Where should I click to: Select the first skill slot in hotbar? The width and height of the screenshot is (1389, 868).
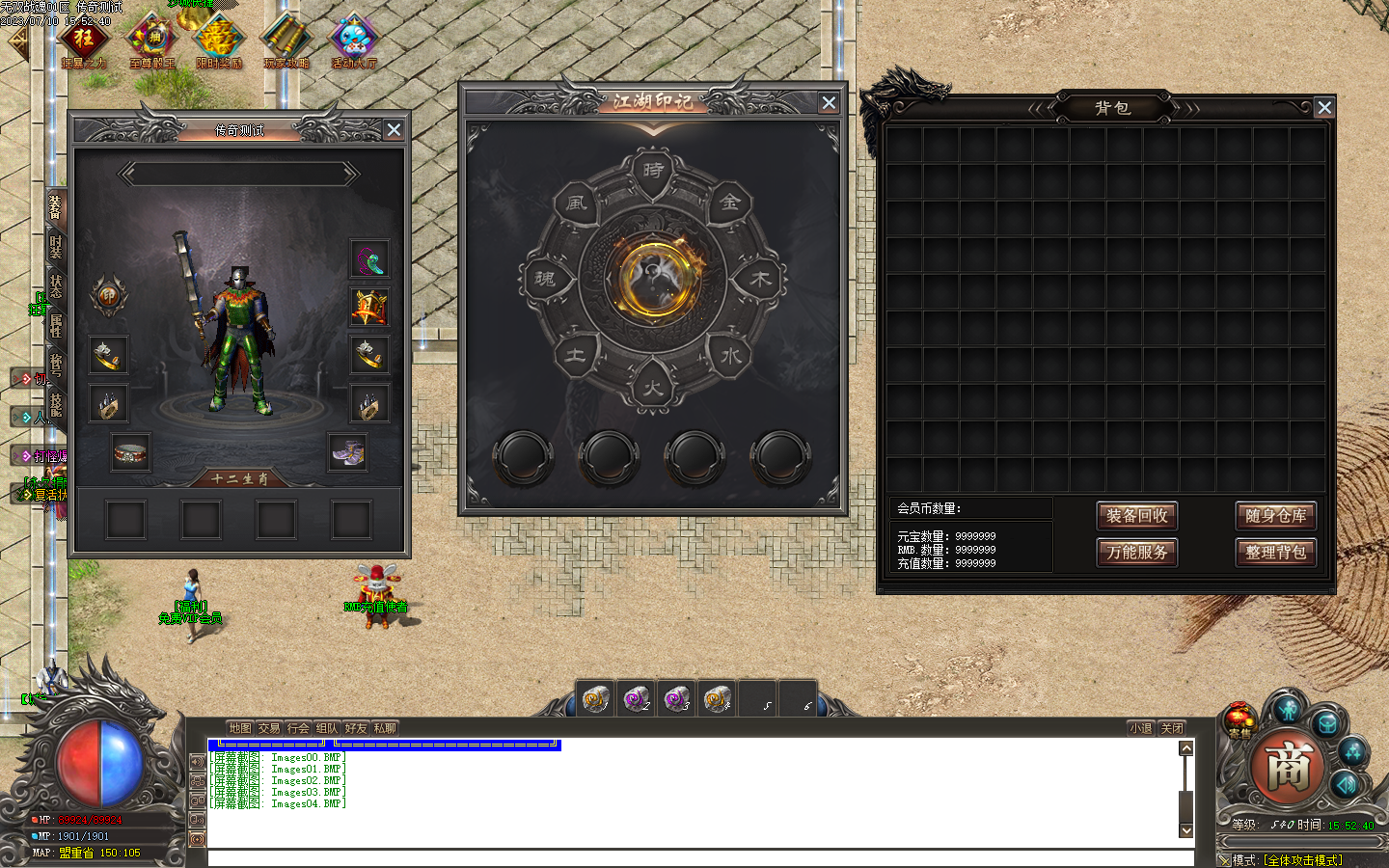pos(594,700)
